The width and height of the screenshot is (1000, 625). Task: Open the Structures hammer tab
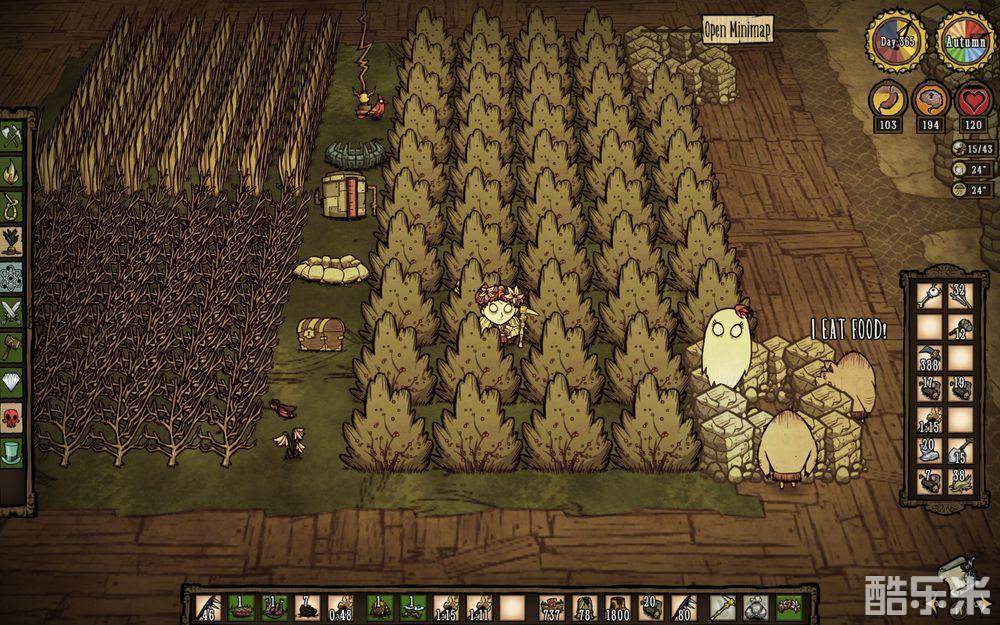point(12,346)
